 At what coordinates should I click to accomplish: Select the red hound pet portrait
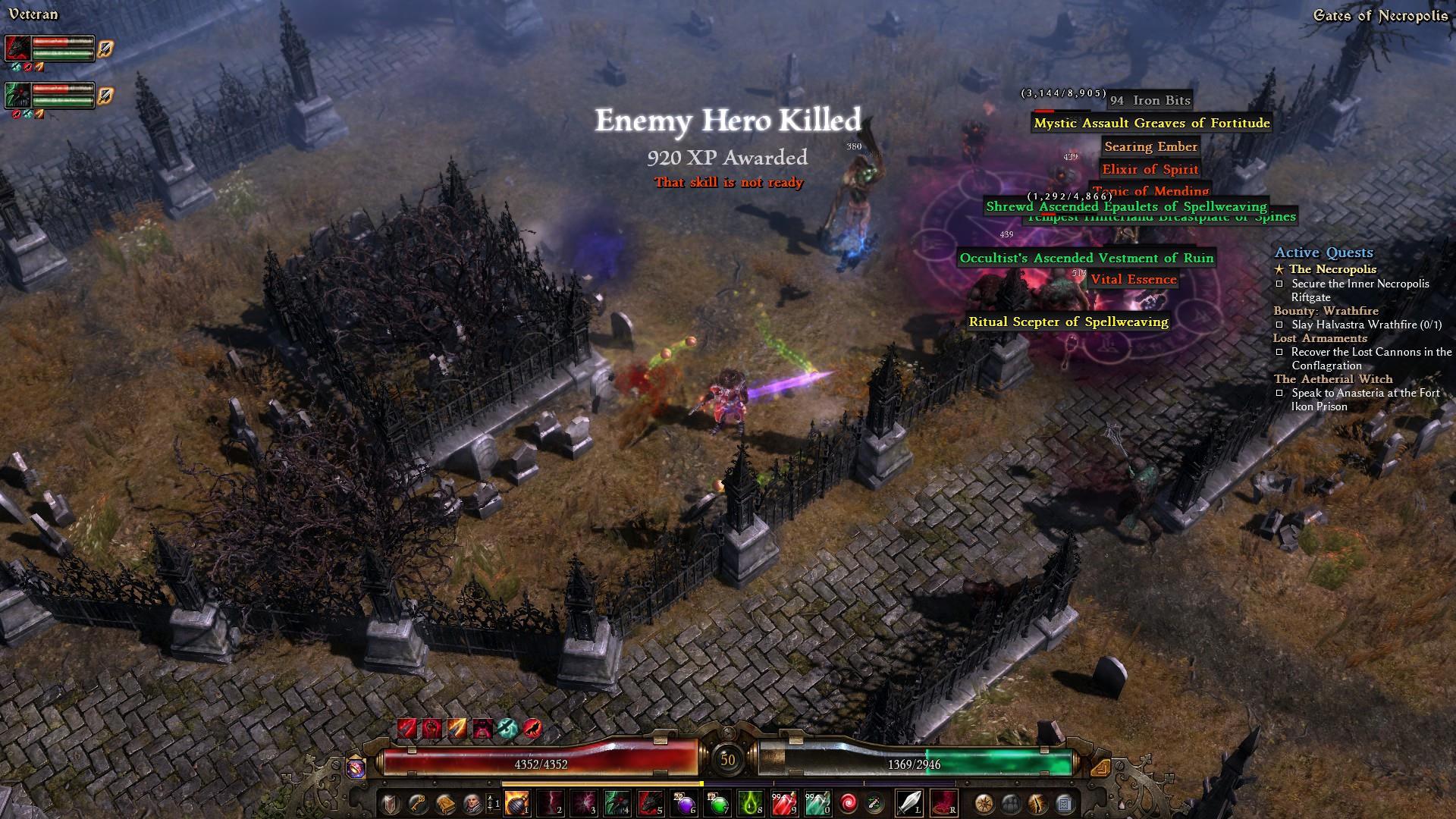coord(18,49)
